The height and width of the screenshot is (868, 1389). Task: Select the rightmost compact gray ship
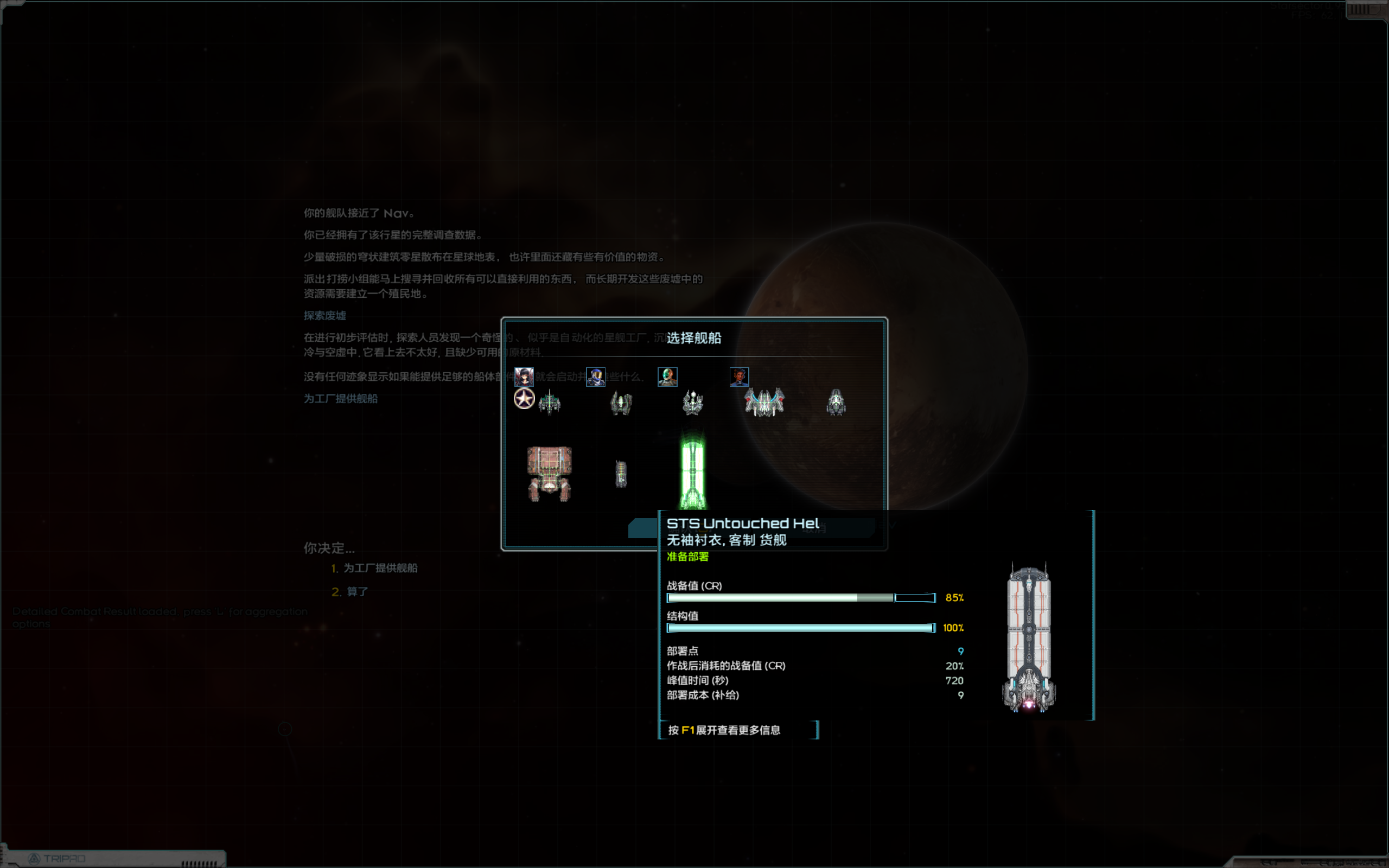[835, 402]
